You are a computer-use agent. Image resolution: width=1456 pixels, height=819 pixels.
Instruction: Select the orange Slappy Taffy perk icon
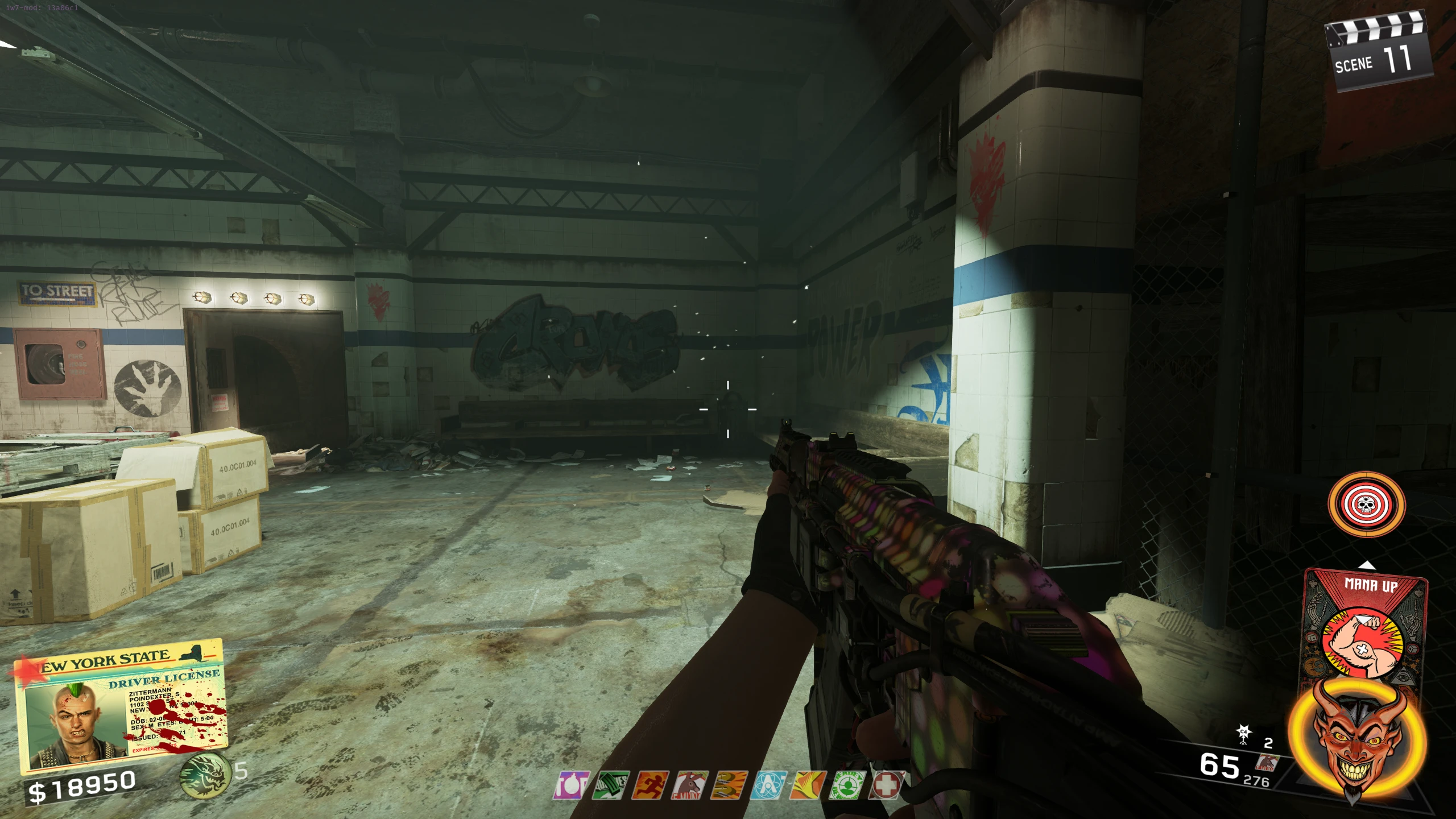point(808,785)
